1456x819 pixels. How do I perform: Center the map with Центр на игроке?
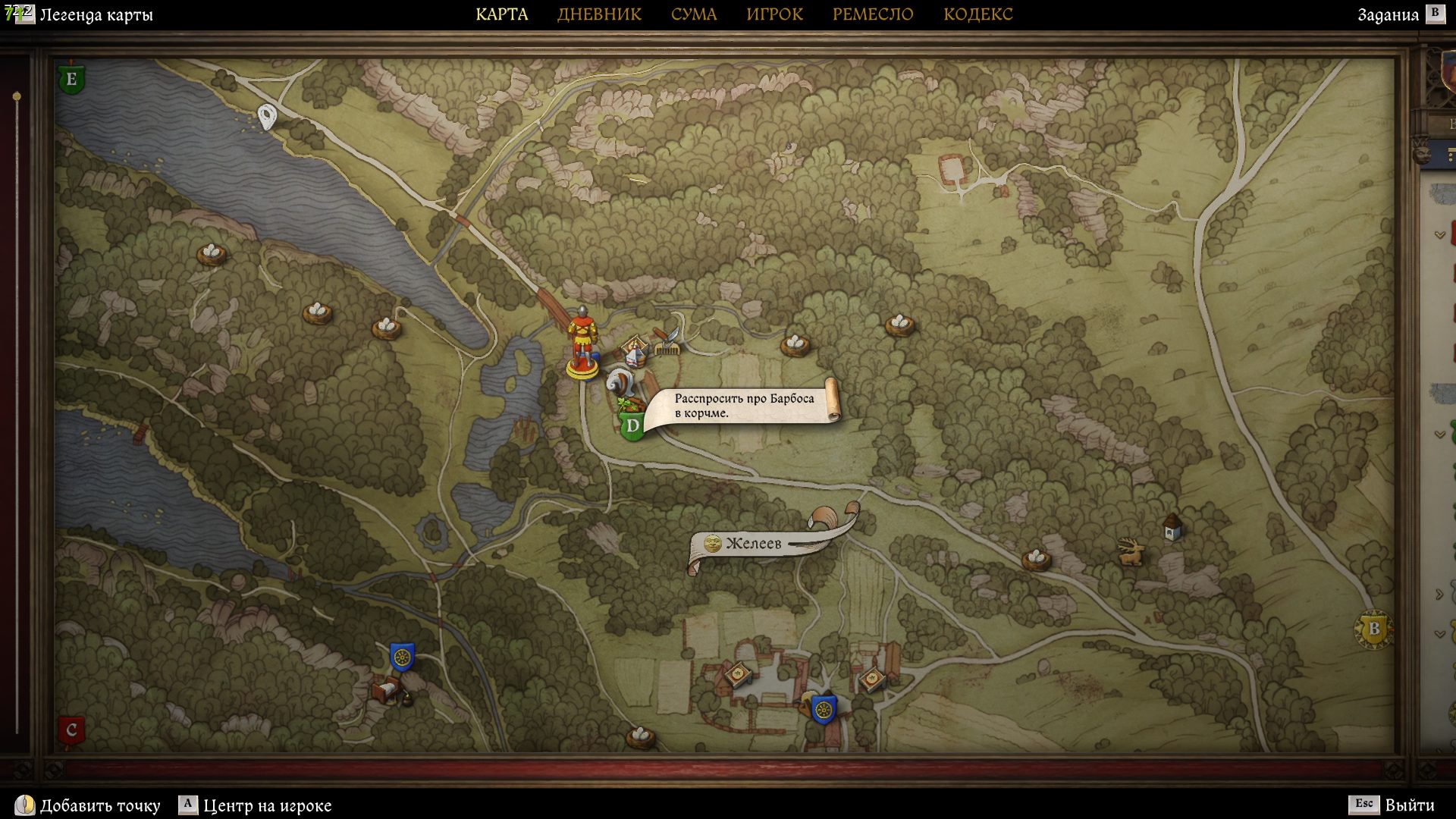tap(267, 805)
